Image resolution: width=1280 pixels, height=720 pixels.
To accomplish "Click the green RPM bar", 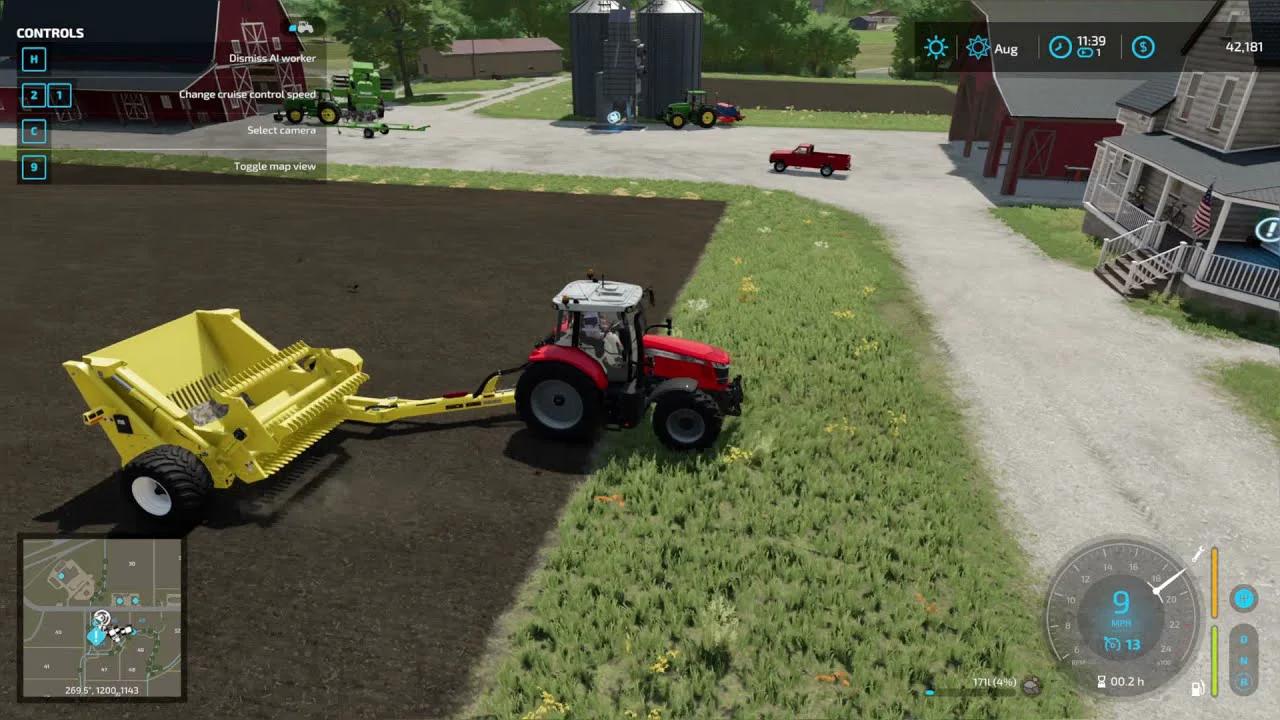I will (x=1215, y=659).
